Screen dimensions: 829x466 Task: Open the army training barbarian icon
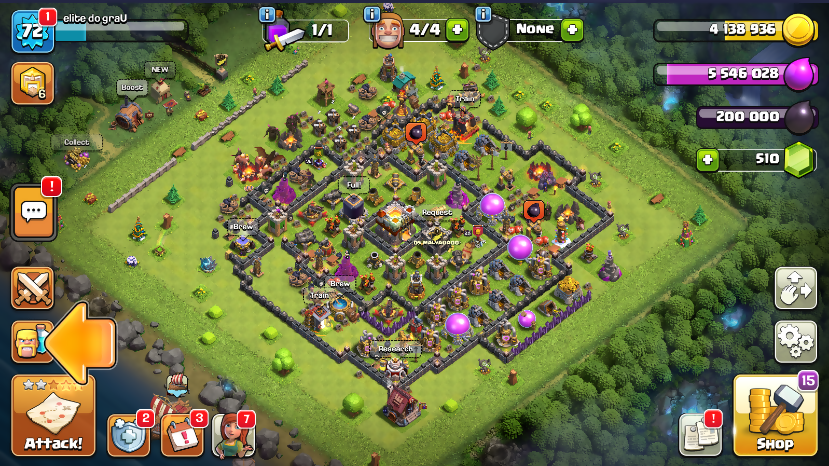pyautogui.click(x=30, y=343)
